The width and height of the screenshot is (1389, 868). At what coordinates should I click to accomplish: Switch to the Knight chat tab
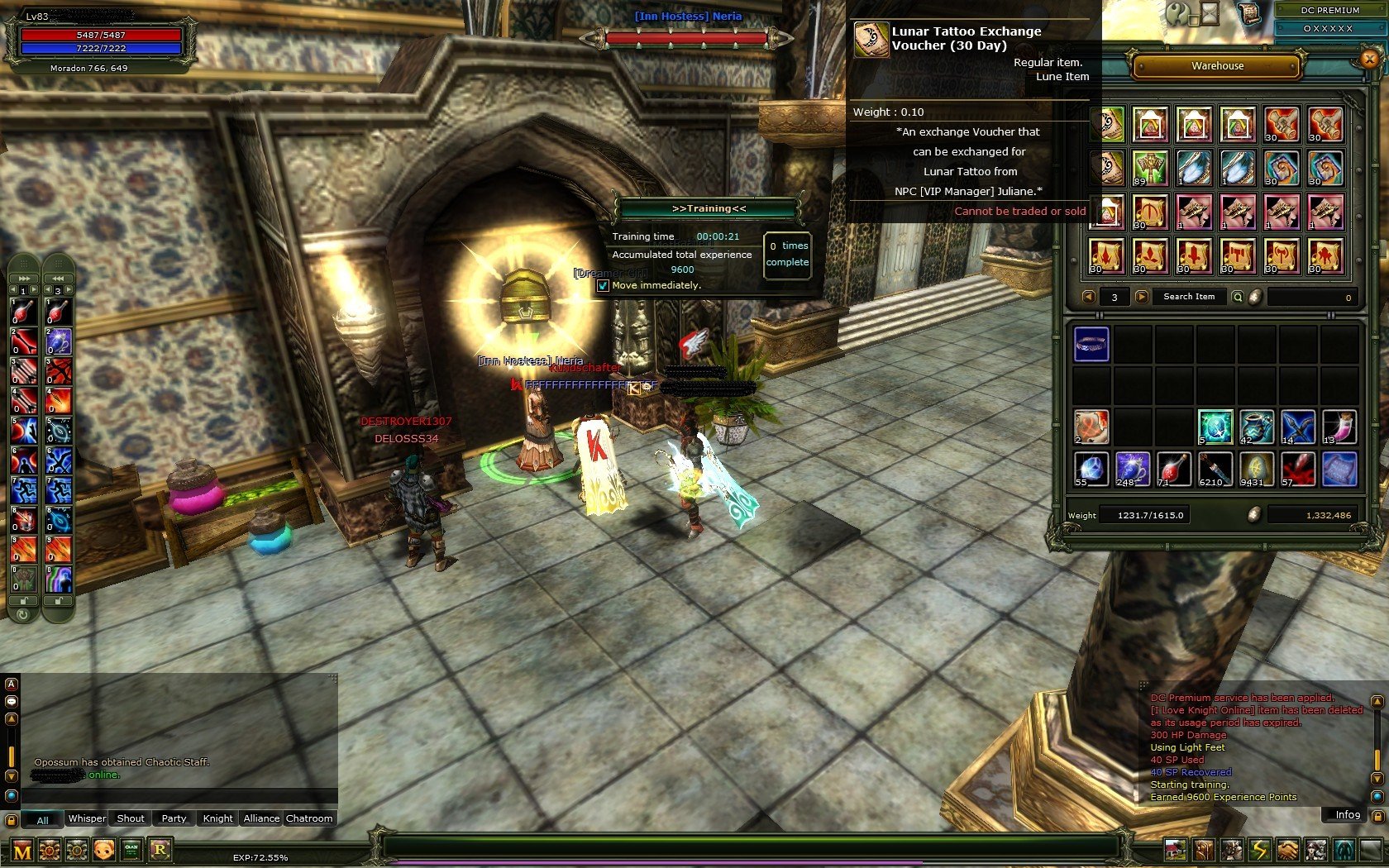click(x=217, y=818)
